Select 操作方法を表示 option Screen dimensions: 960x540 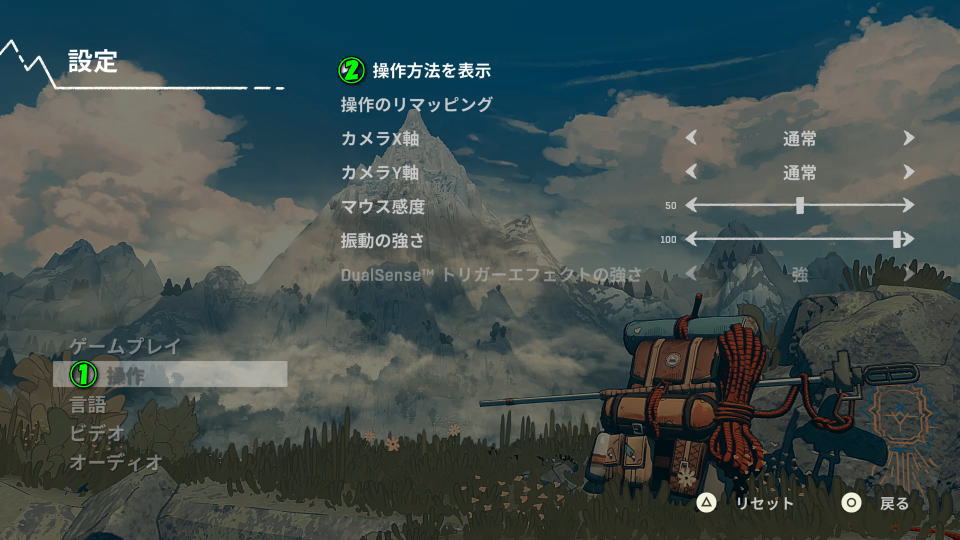click(431, 71)
